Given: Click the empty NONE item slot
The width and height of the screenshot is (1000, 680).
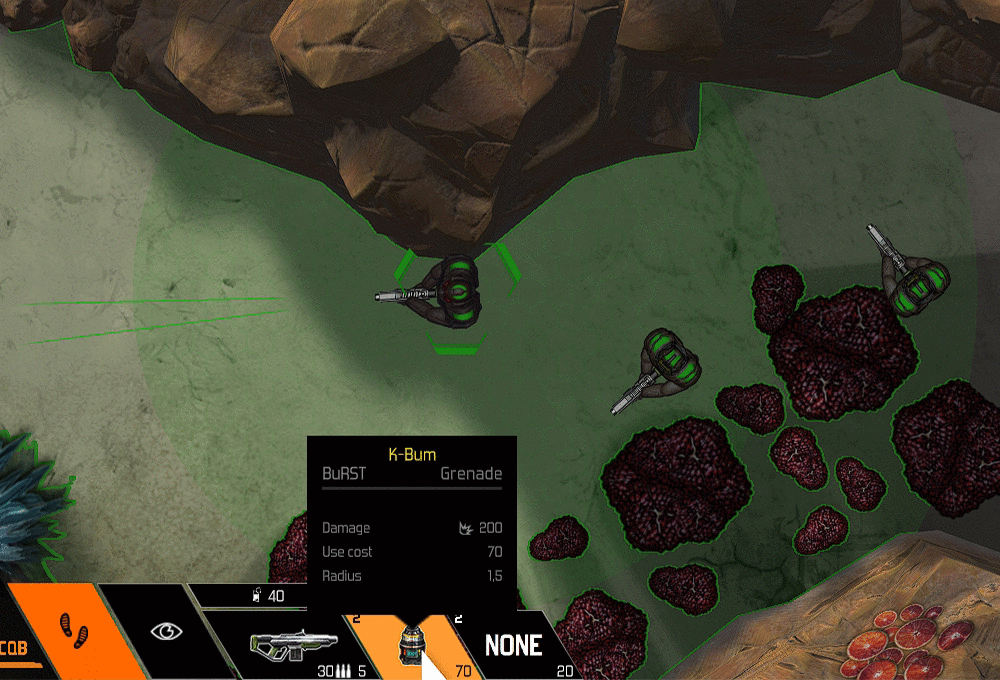Looking at the screenshot, I should [x=513, y=645].
